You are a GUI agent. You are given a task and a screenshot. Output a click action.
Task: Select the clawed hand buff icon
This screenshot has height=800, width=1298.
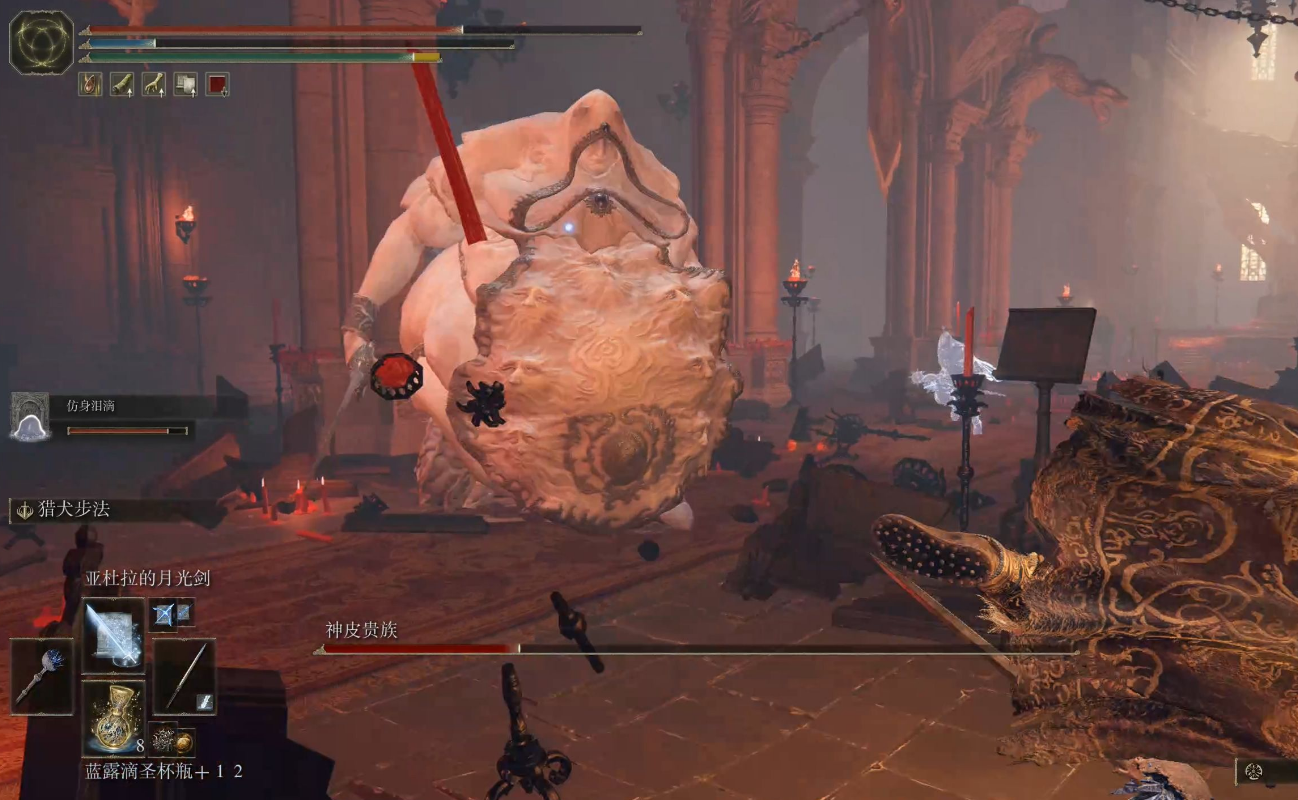pos(154,84)
